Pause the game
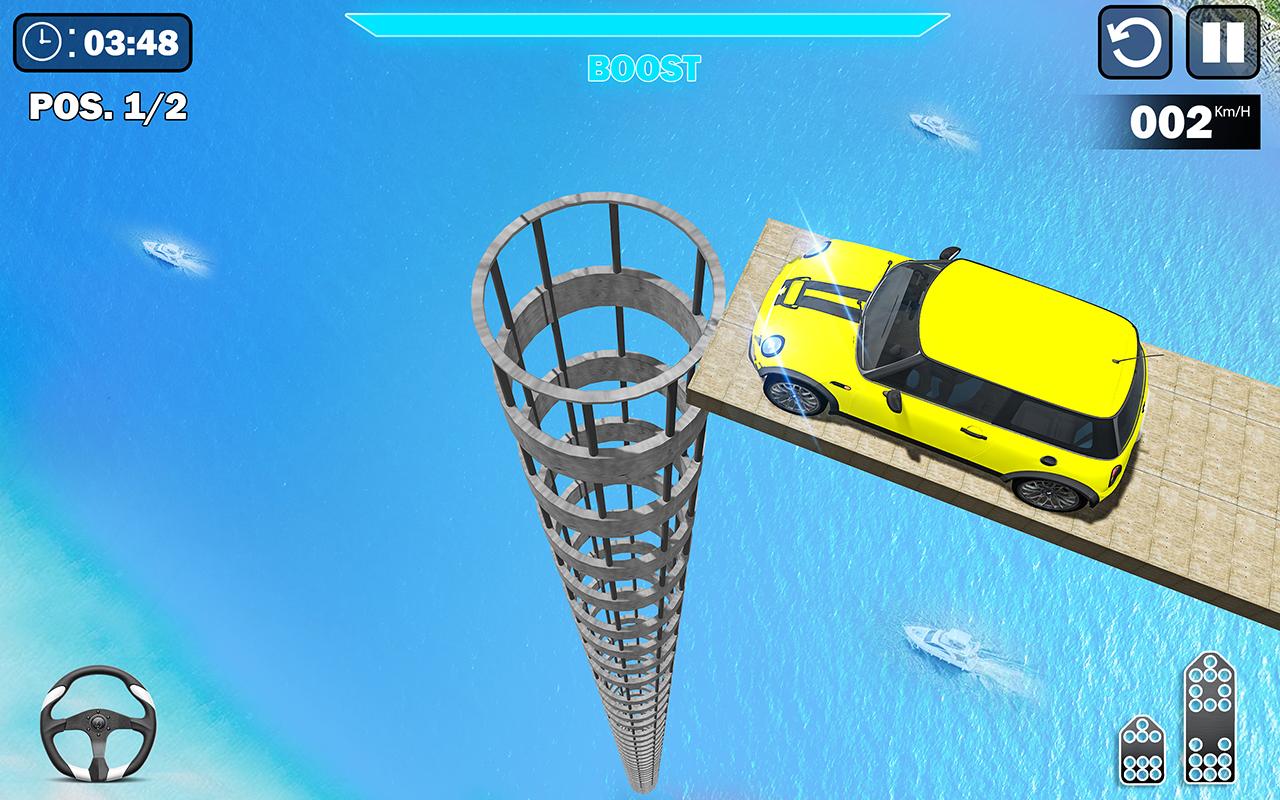Screen dimensions: 1280x800 point(1221,42)
